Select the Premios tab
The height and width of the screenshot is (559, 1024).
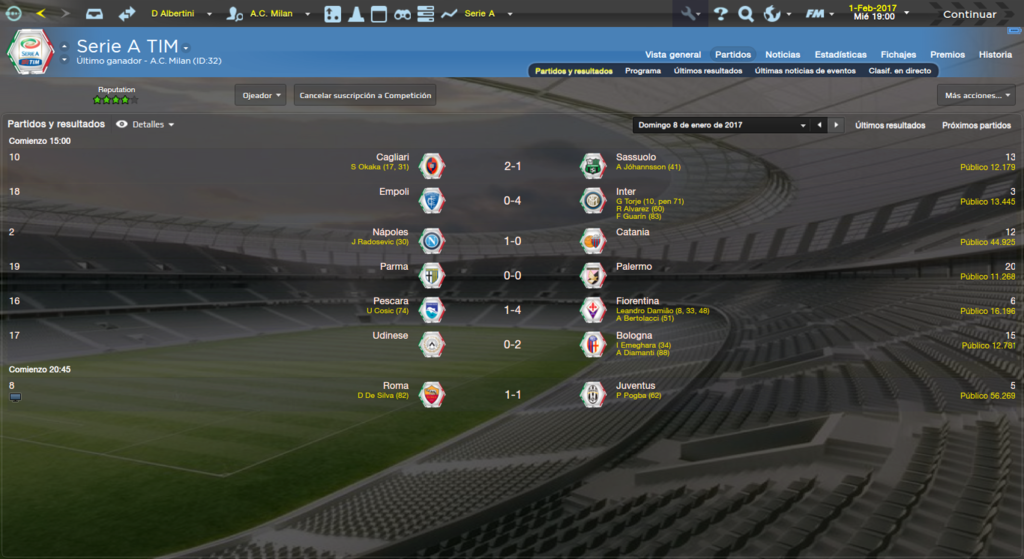(947, 54)
